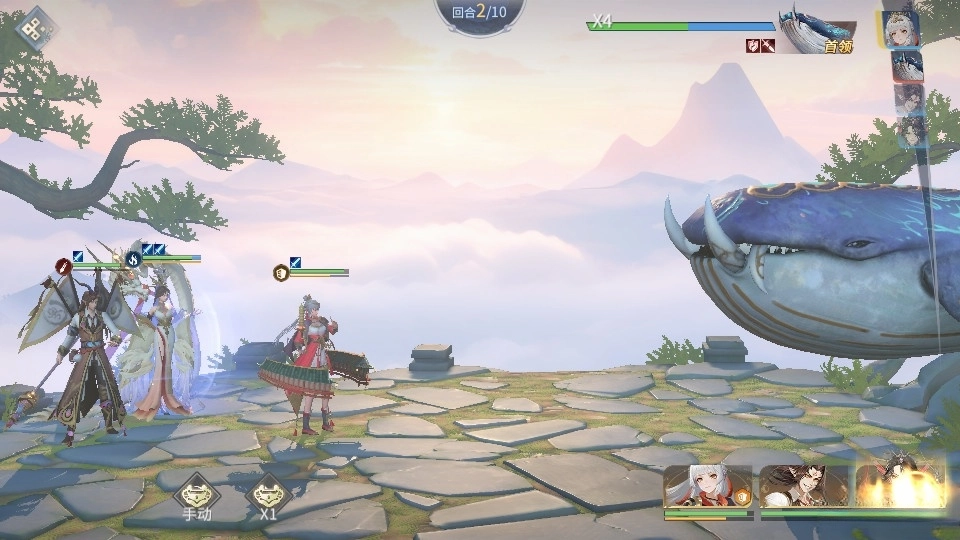Select the white-haired heroine skill portrait
The width and height of the screenshot is (960, 540).
click(x=707, y=487)
